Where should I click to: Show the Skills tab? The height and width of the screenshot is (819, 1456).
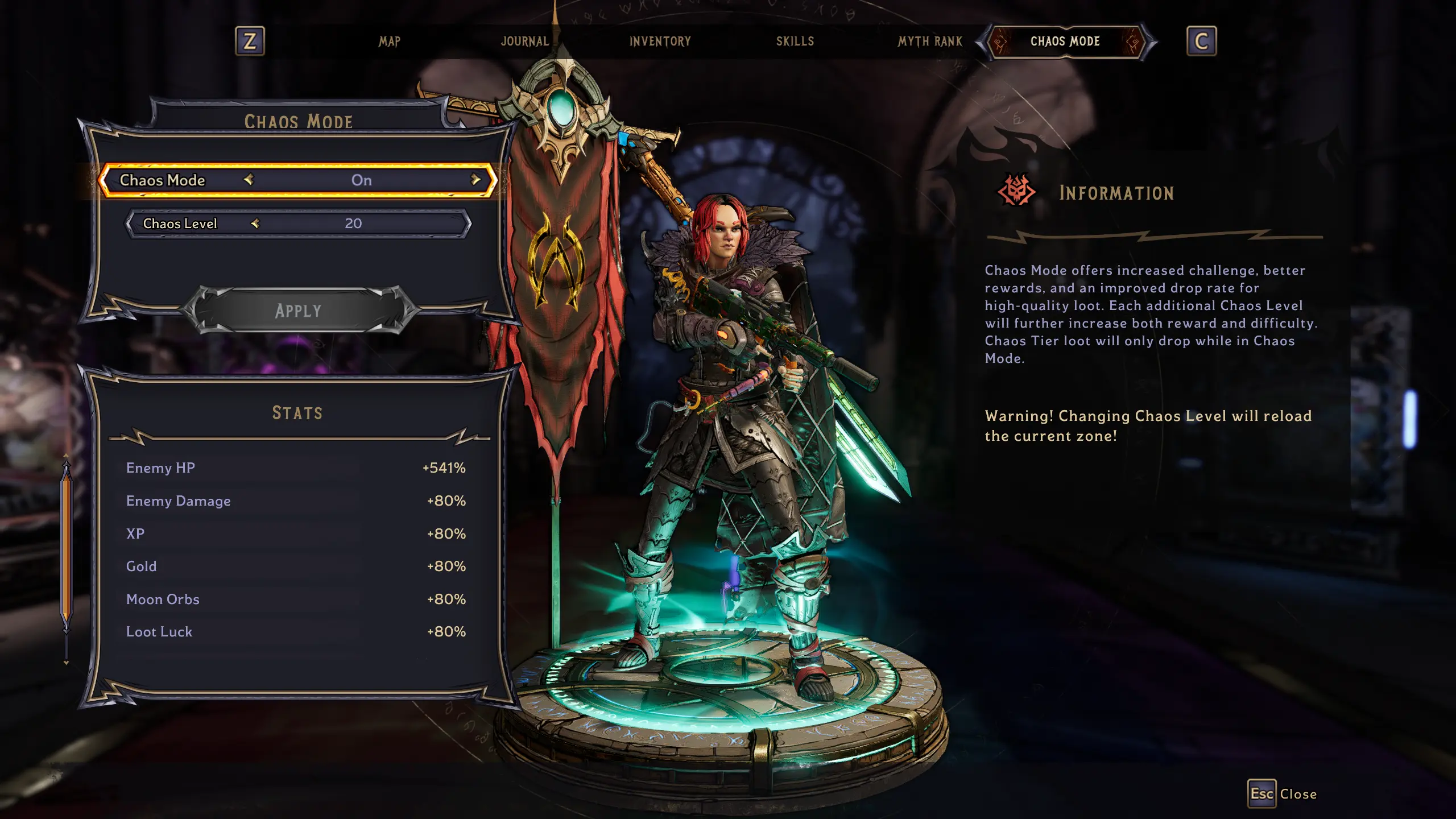click(795, 42)
